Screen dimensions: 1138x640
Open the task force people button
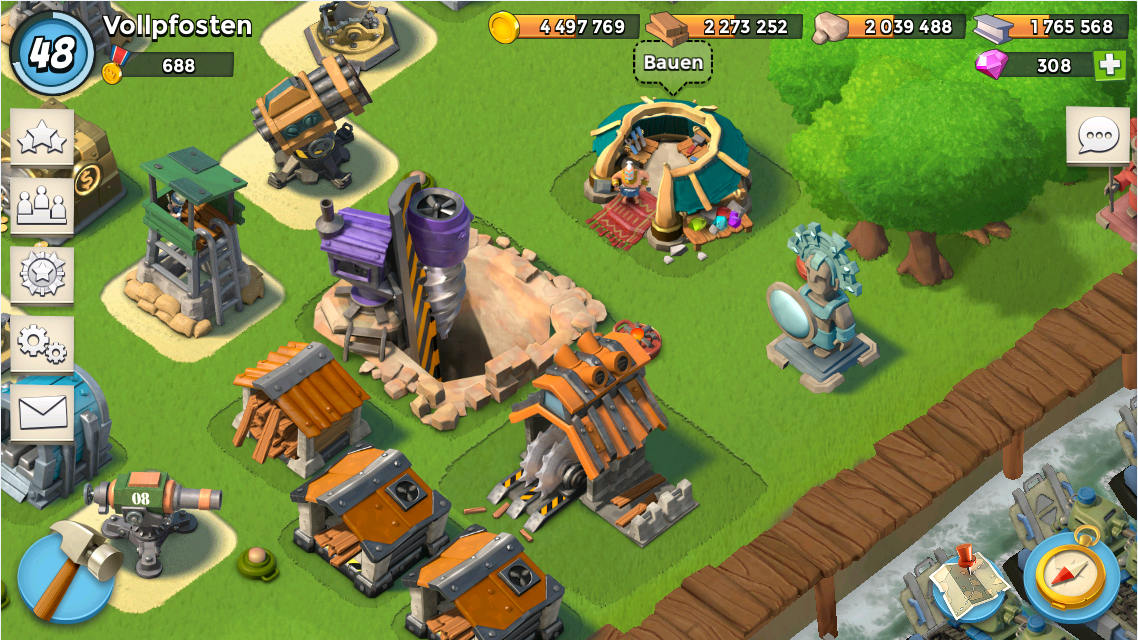(42, 206)
